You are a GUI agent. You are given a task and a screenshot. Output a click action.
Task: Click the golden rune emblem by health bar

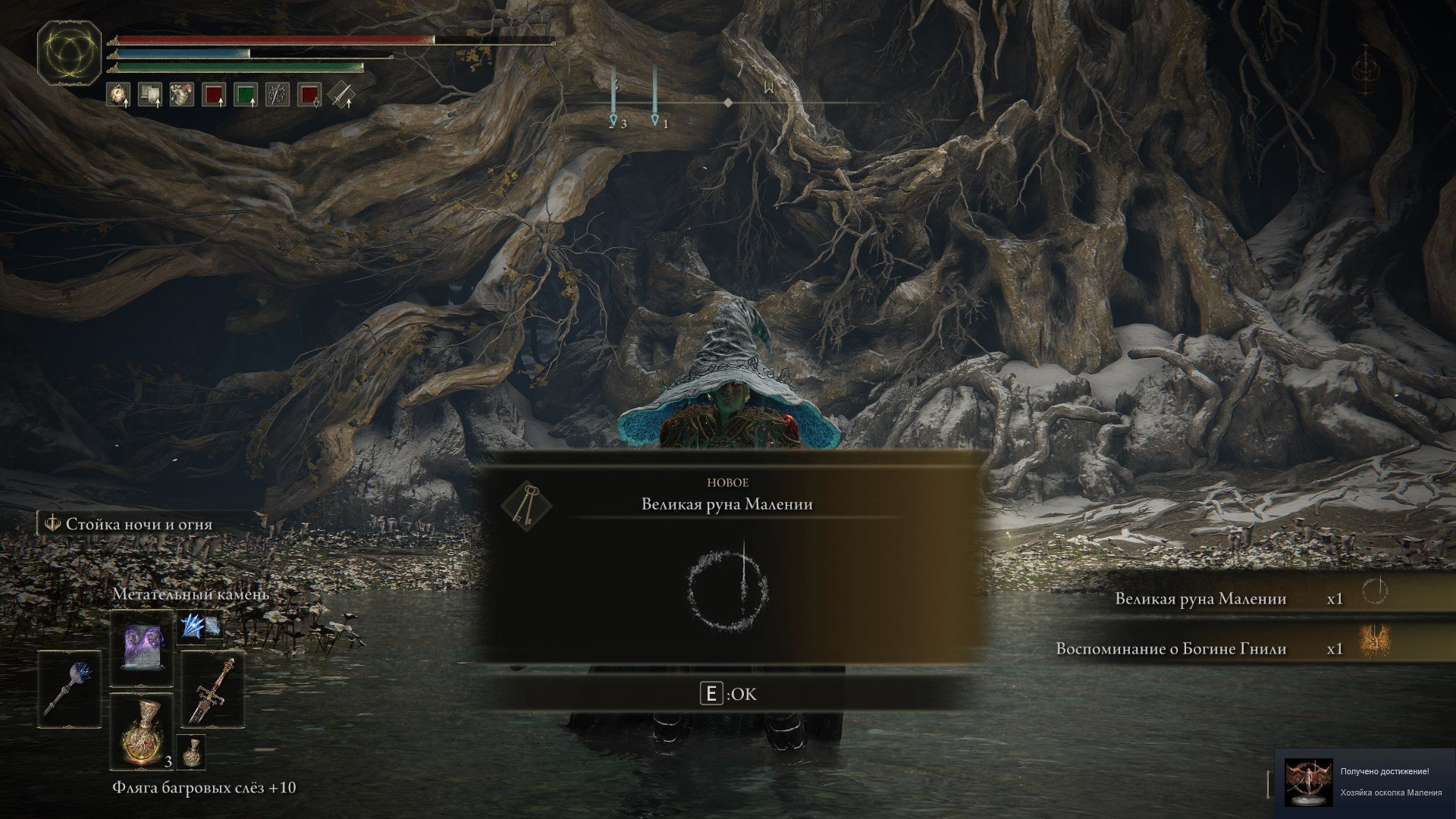point(69,53)
